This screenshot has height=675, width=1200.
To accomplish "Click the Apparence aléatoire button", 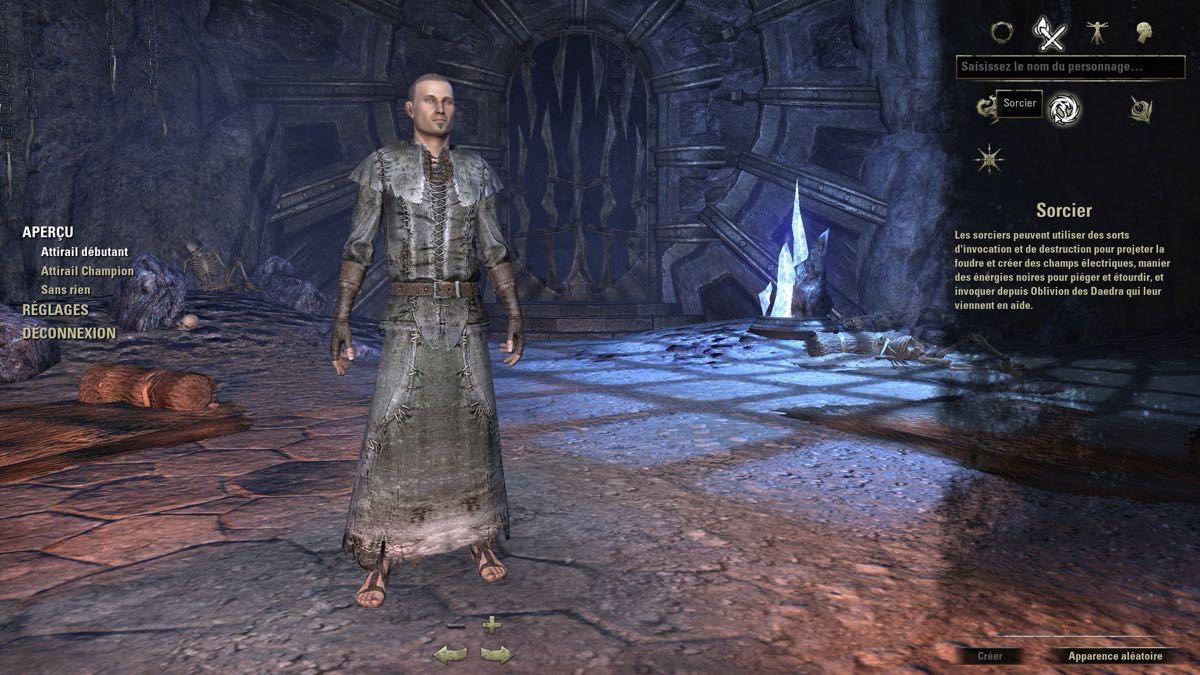I will 1115,656.
